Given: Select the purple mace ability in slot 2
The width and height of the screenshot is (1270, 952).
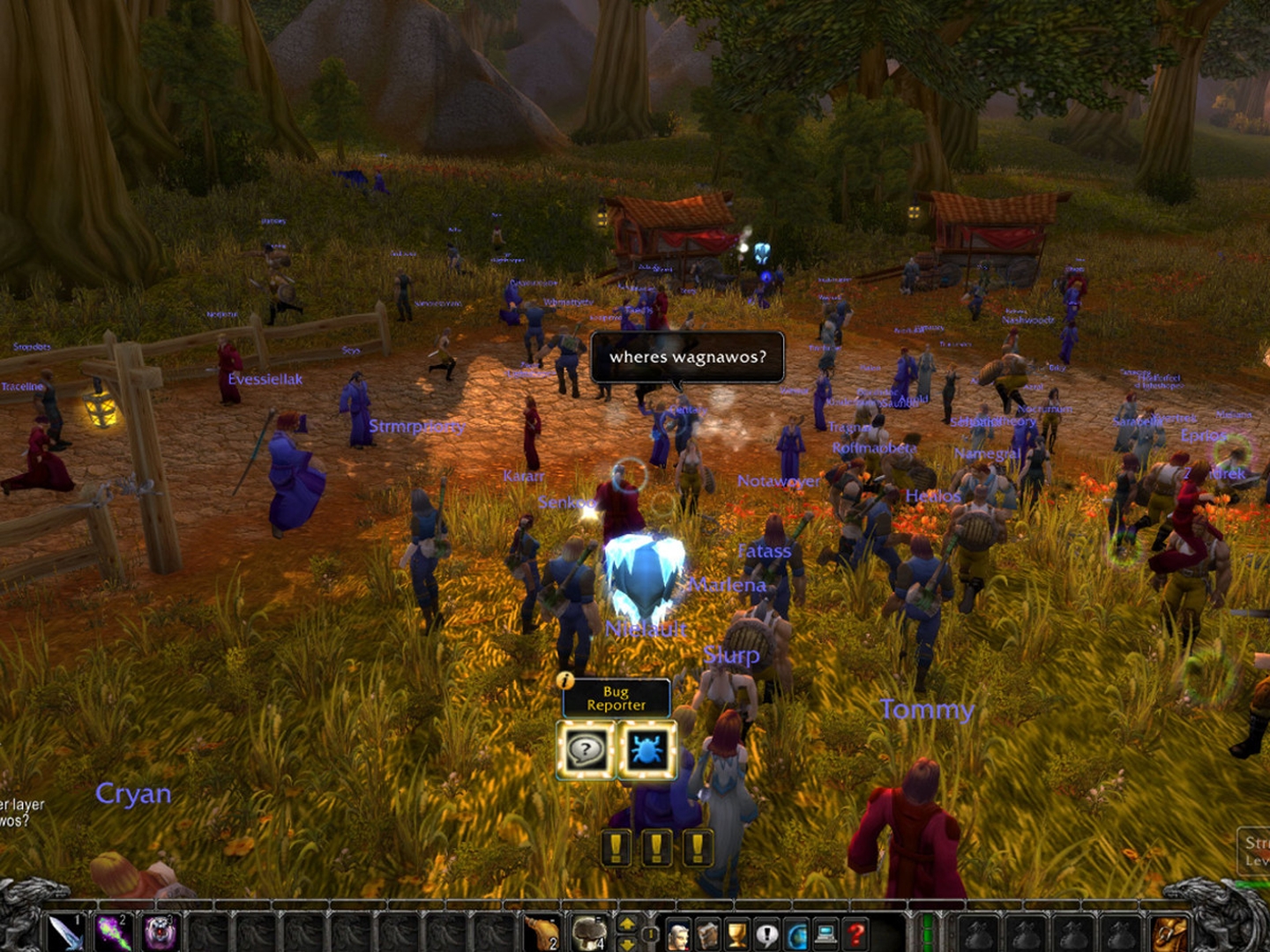Looking at the screenshot, I should pyautogui.click(x=114, y=933).
